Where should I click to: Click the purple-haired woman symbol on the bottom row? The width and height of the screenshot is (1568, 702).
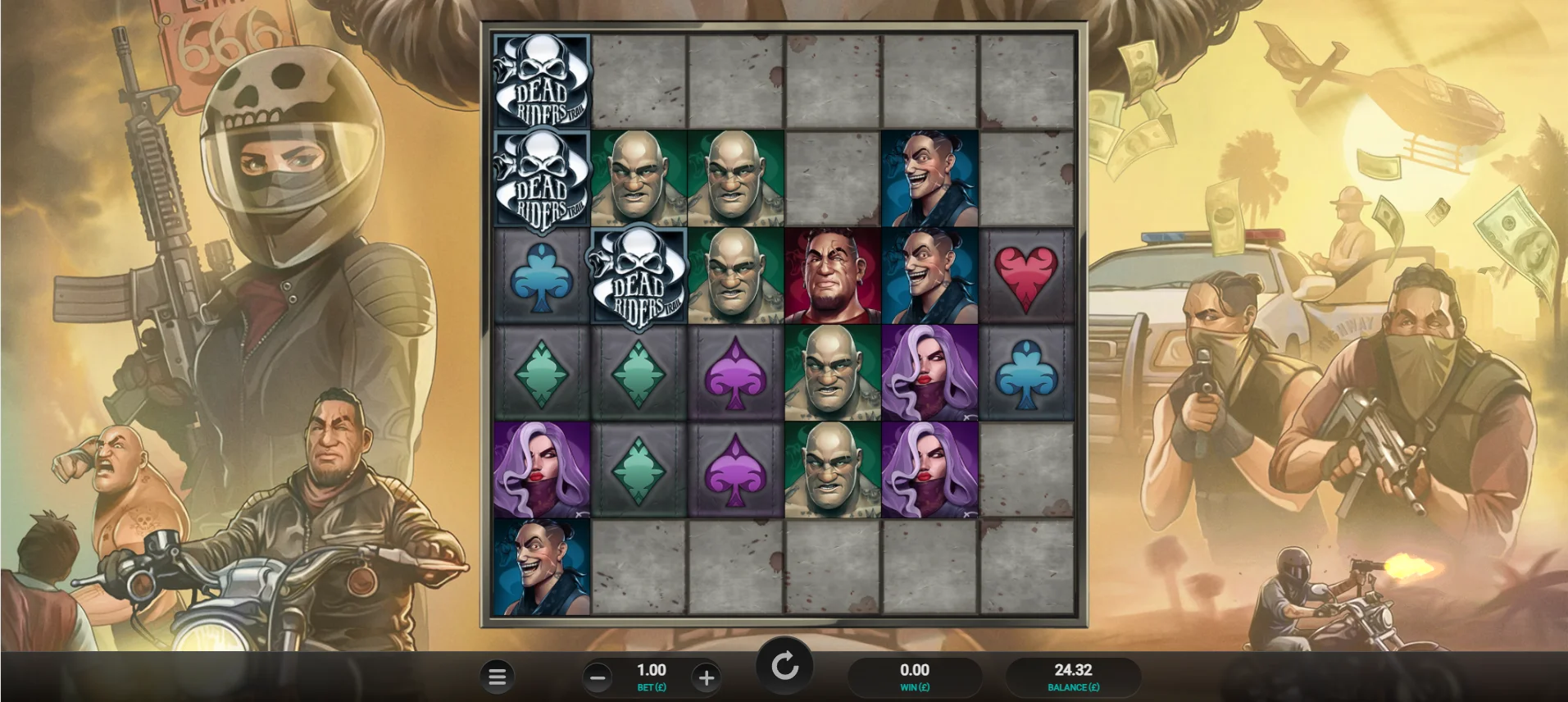(541, 469)
